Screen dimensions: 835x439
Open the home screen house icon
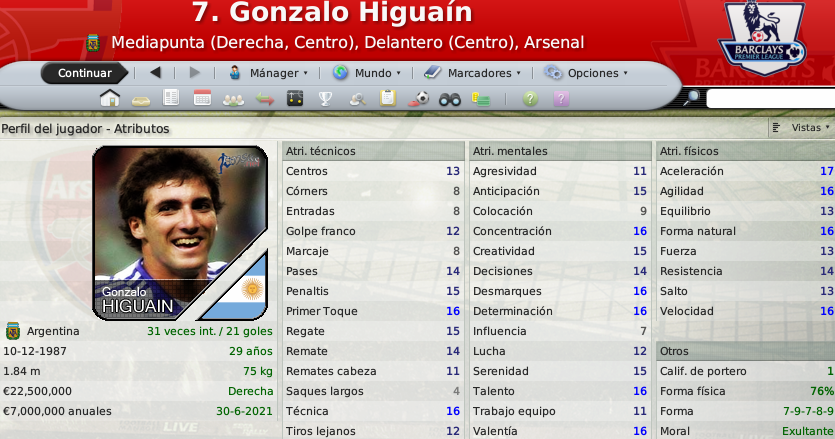pos(110,98)
